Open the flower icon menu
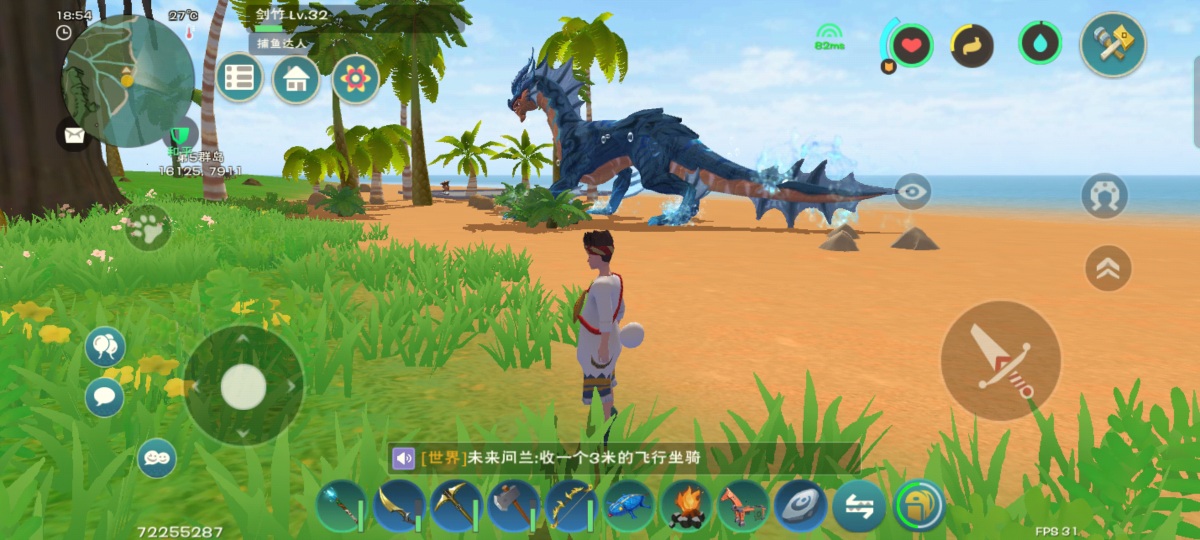The height and width of the screenshot is (540, 1200). click(x=355, y=78)
